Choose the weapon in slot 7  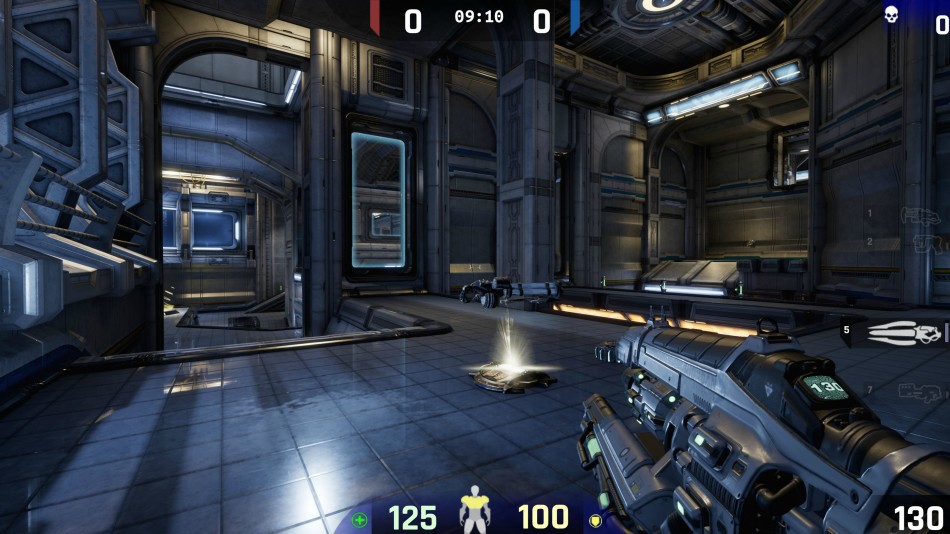[920, 391]
